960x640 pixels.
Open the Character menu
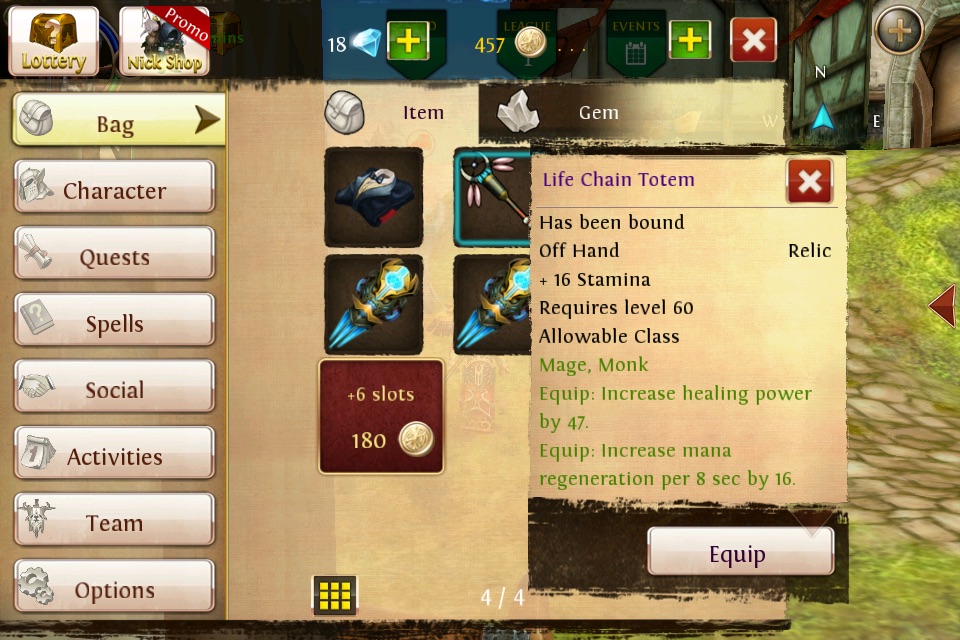[x=114, y=189]
